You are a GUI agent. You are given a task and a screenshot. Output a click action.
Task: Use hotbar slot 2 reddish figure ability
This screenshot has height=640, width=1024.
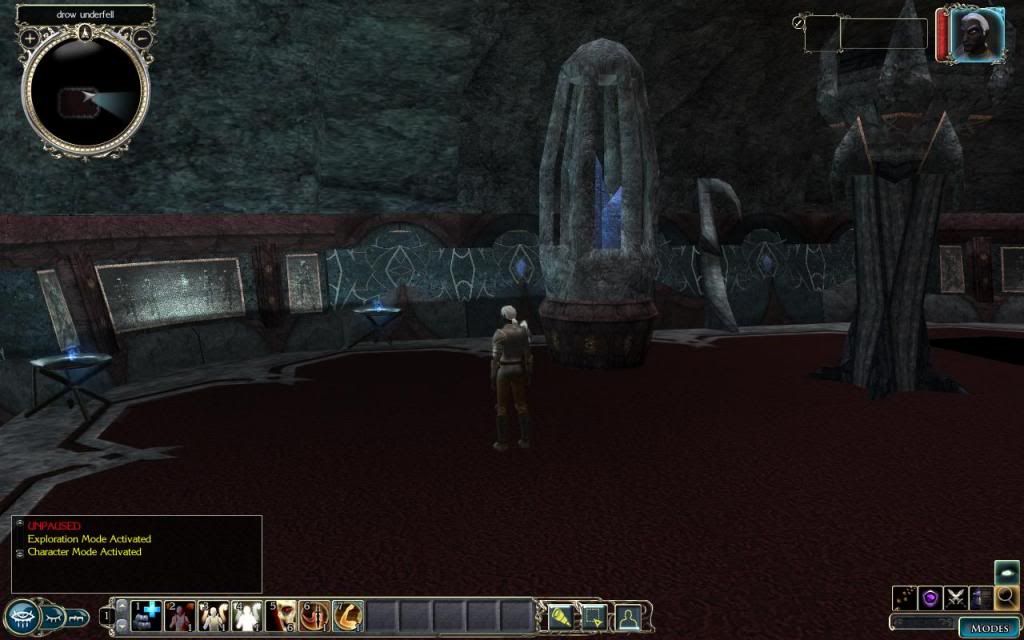coord(180,616)
